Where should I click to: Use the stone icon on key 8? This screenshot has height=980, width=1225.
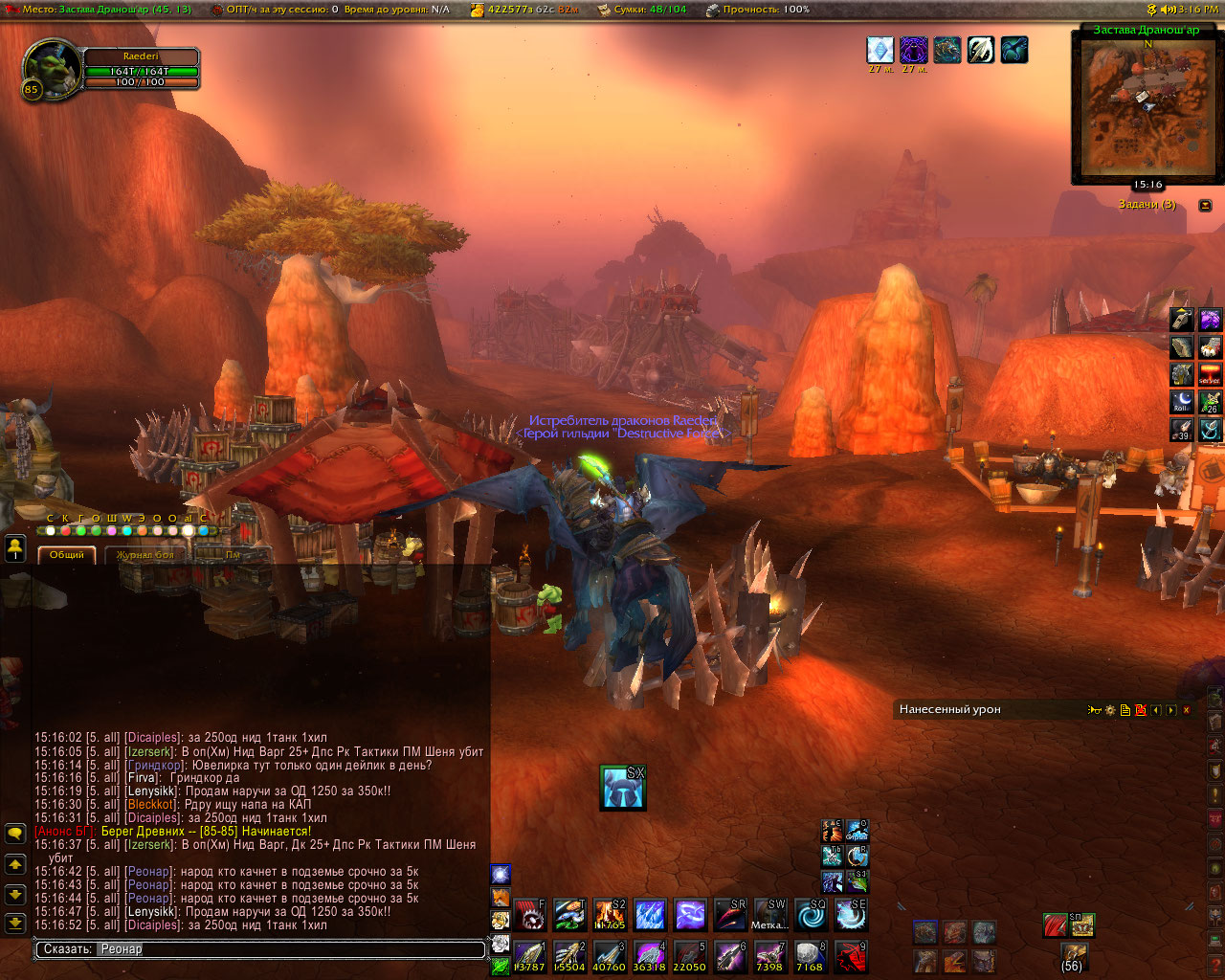tap(810, 956)
